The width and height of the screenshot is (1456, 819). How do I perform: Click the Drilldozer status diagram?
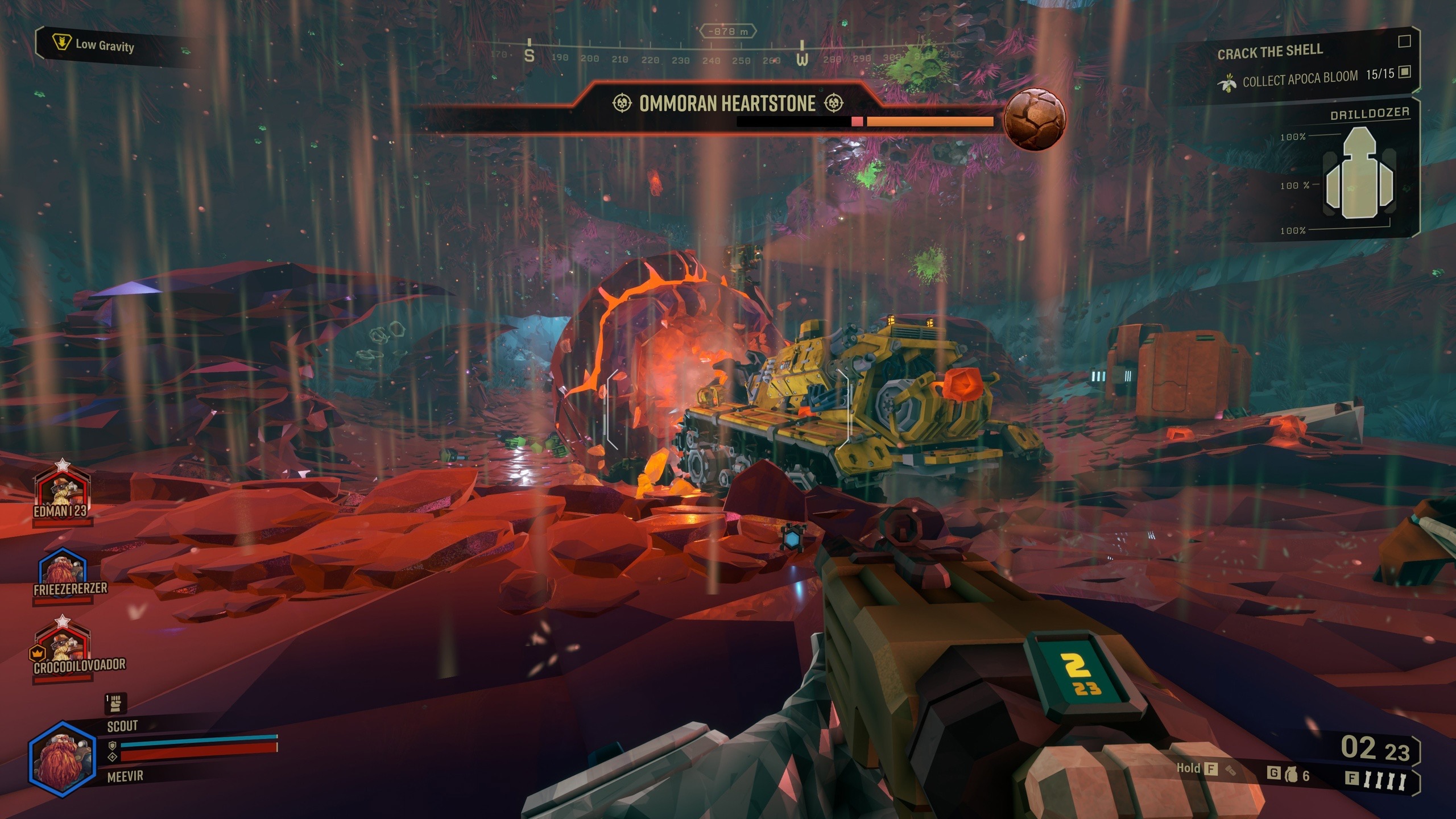[1358, 174]
